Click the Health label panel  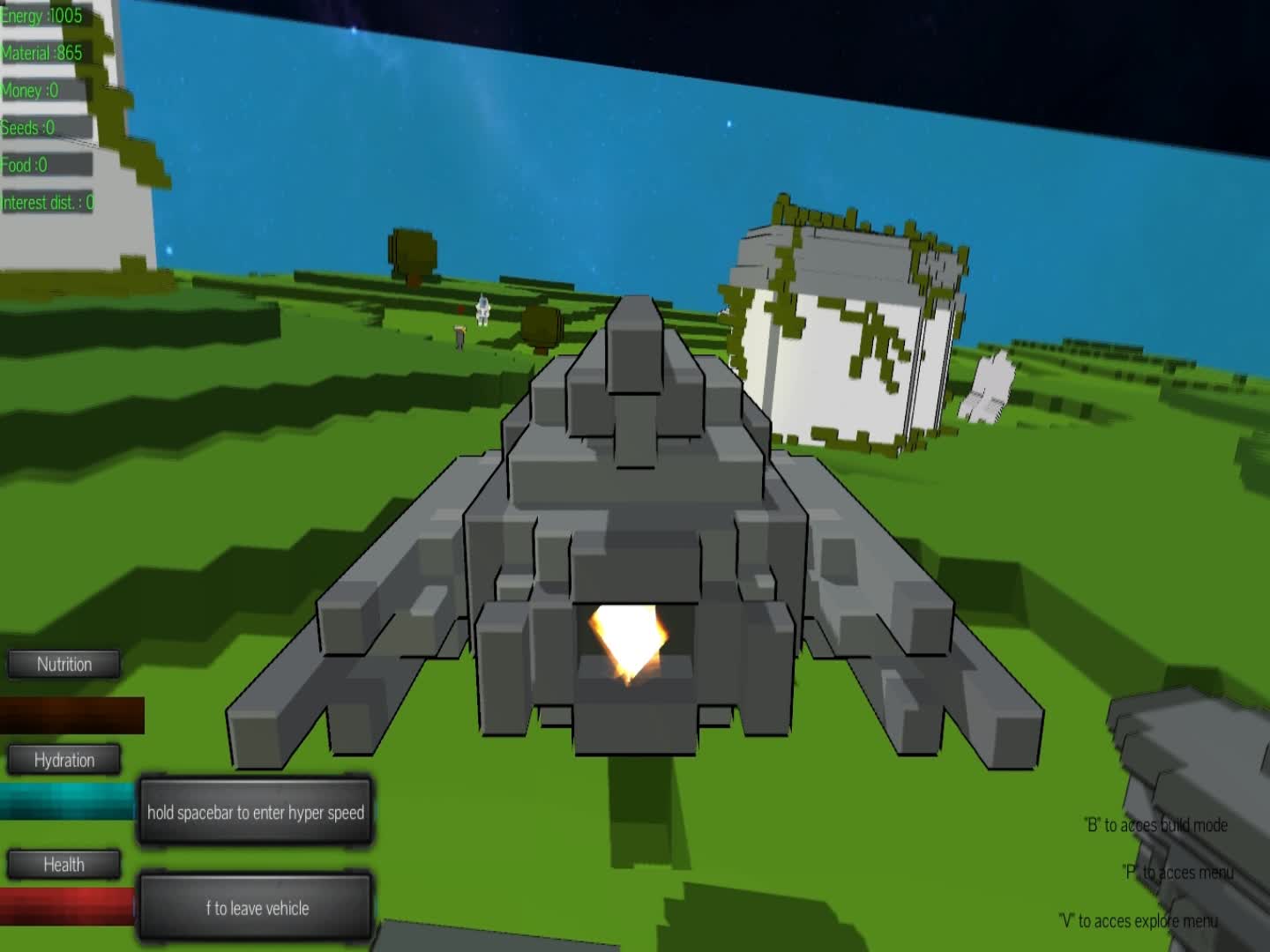click(x=65, y=864)
